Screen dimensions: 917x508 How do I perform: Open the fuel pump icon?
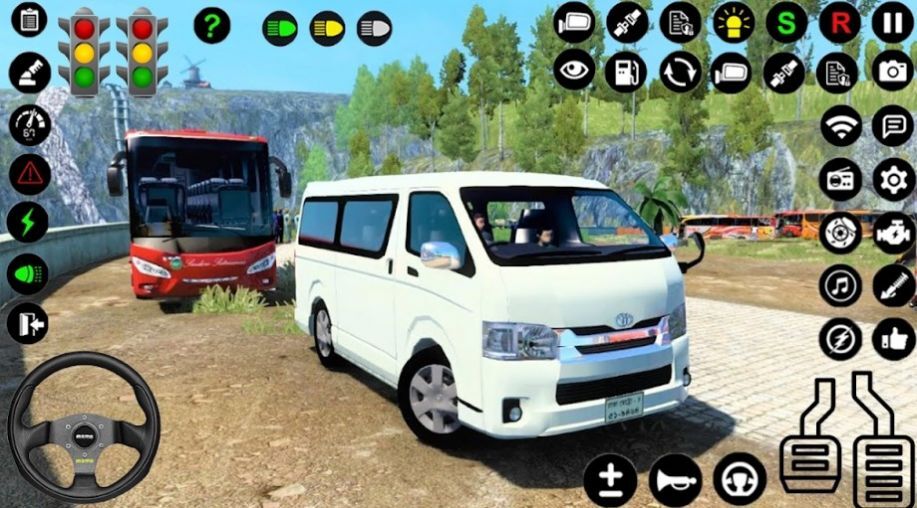click(626, 71)
